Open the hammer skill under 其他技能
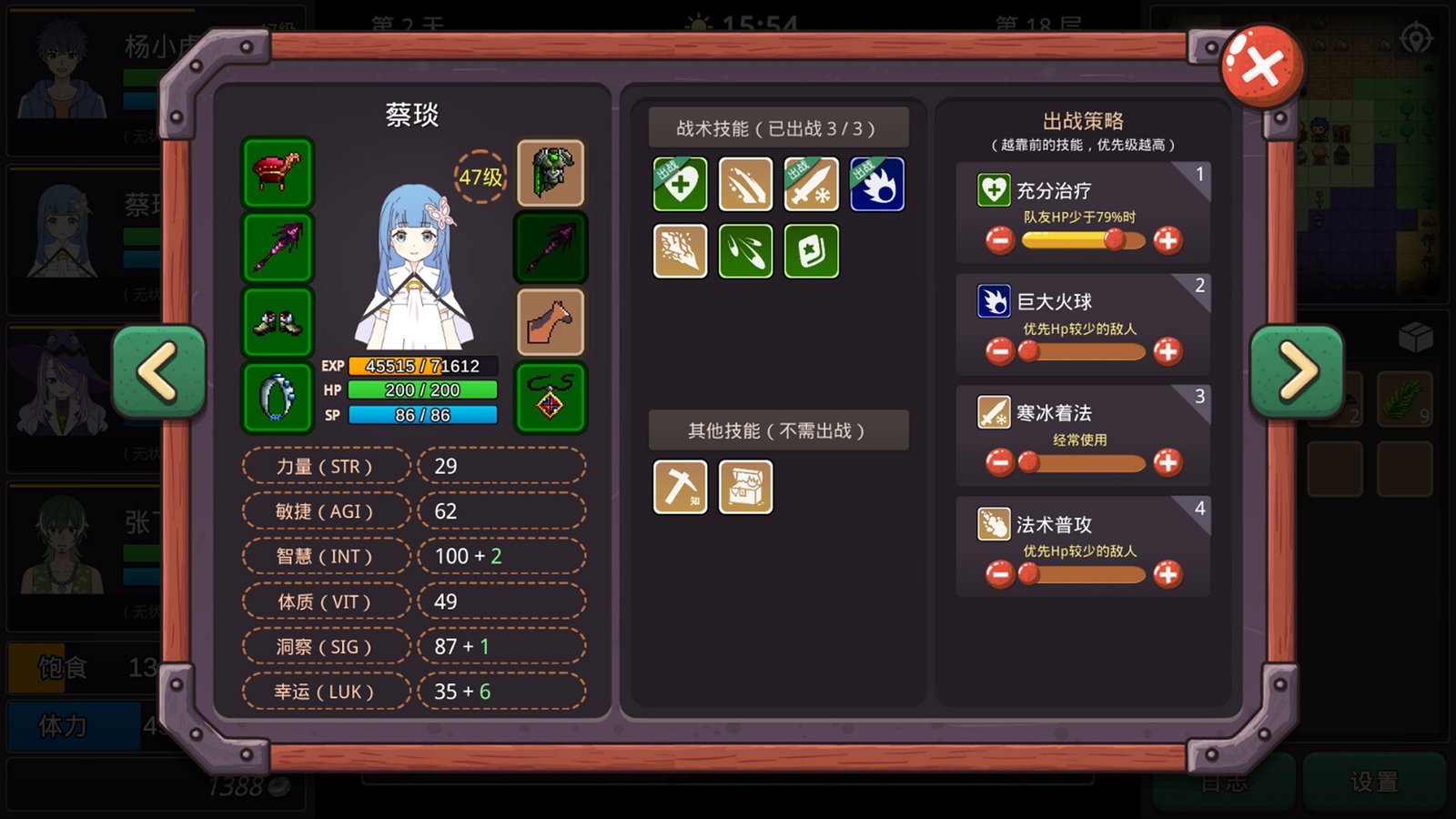The image size is (1456, 819). pyautogui.click(x=680, y=487)
